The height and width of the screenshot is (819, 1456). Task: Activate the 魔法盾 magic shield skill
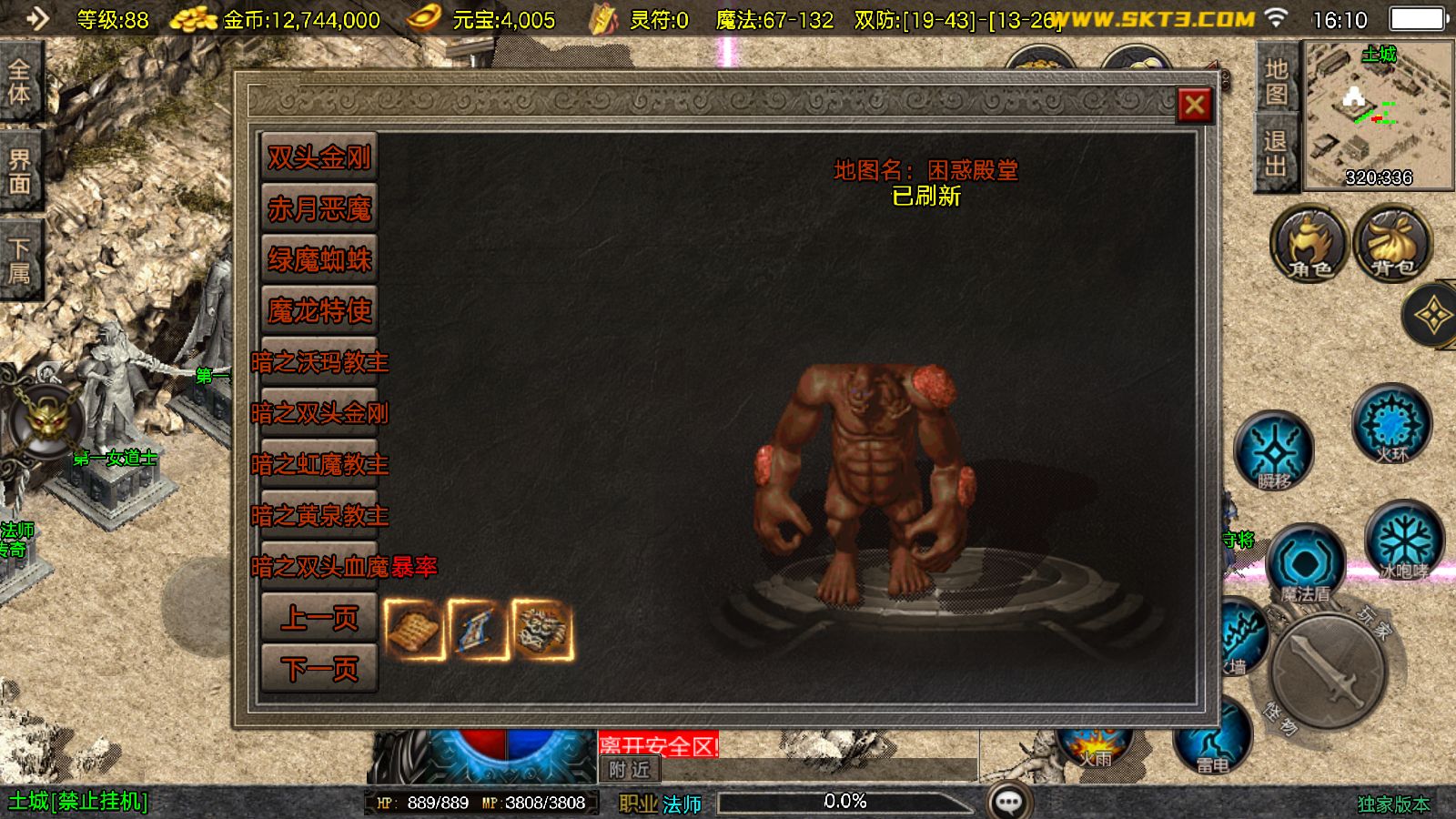click(x=1305, y=565)
